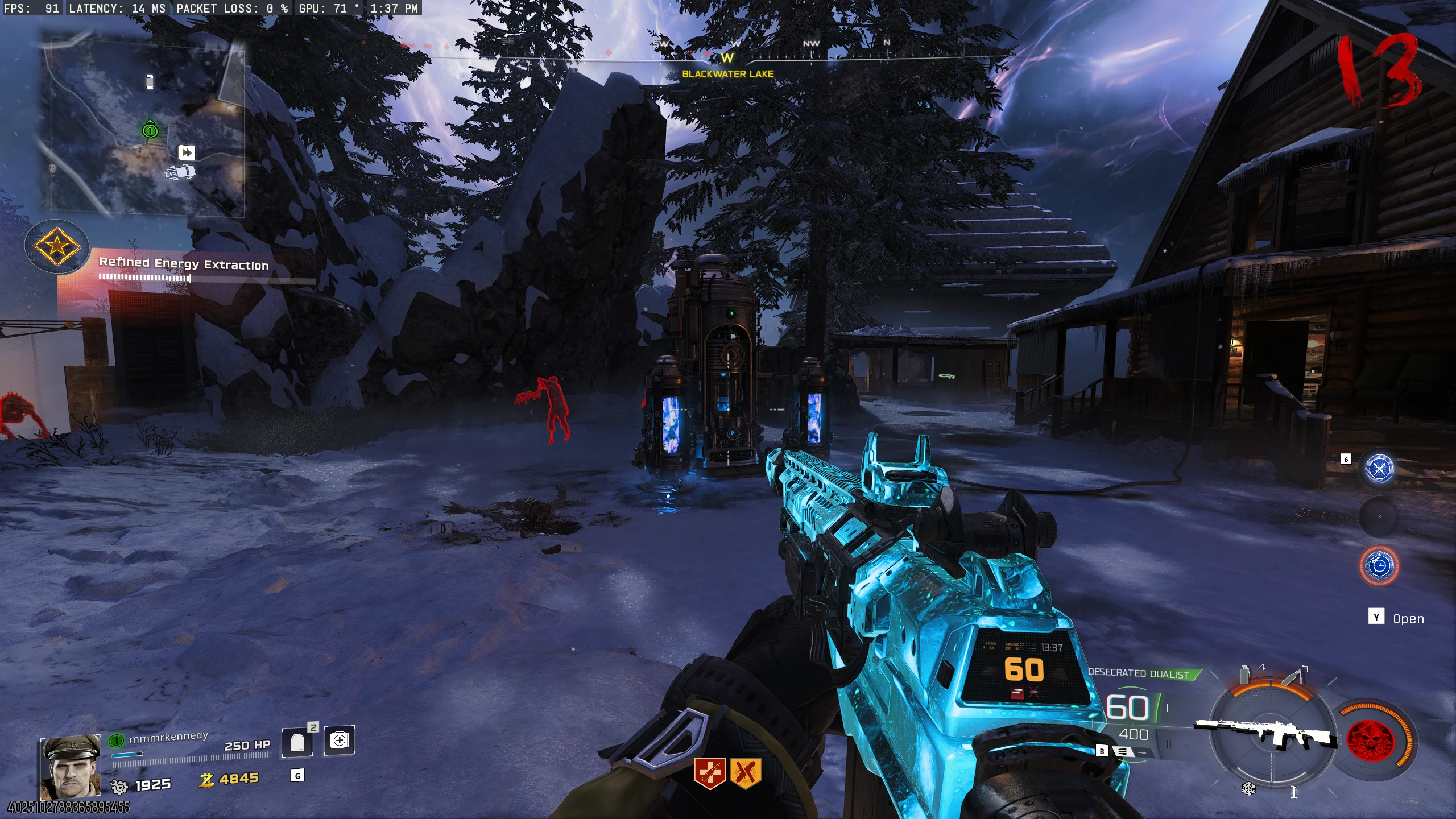The width and height of the screenshot is (1456, 819).
Task: Use the self-revive kit slot
Action: 340,740
